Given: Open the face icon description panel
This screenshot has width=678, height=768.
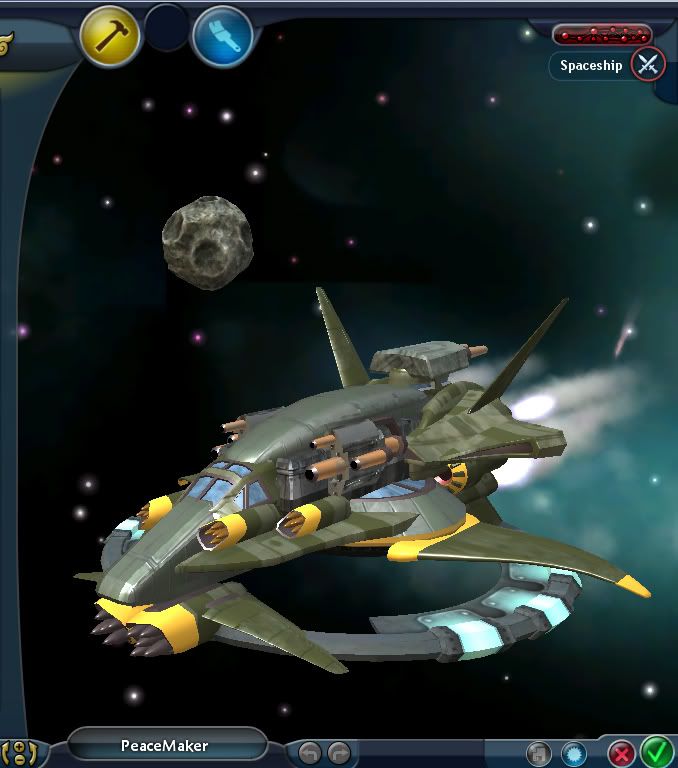Looking at the screenshot, I should [x=20, y=750].
